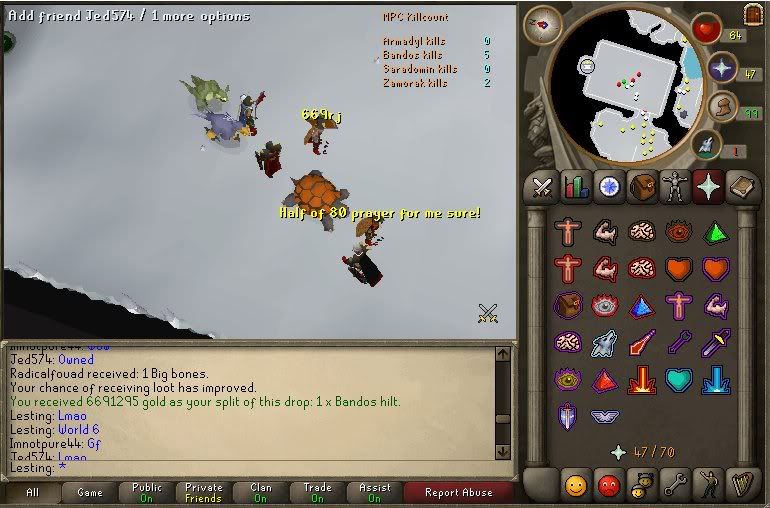
Task: Open the music player harp tab
Action: [741, 486]
